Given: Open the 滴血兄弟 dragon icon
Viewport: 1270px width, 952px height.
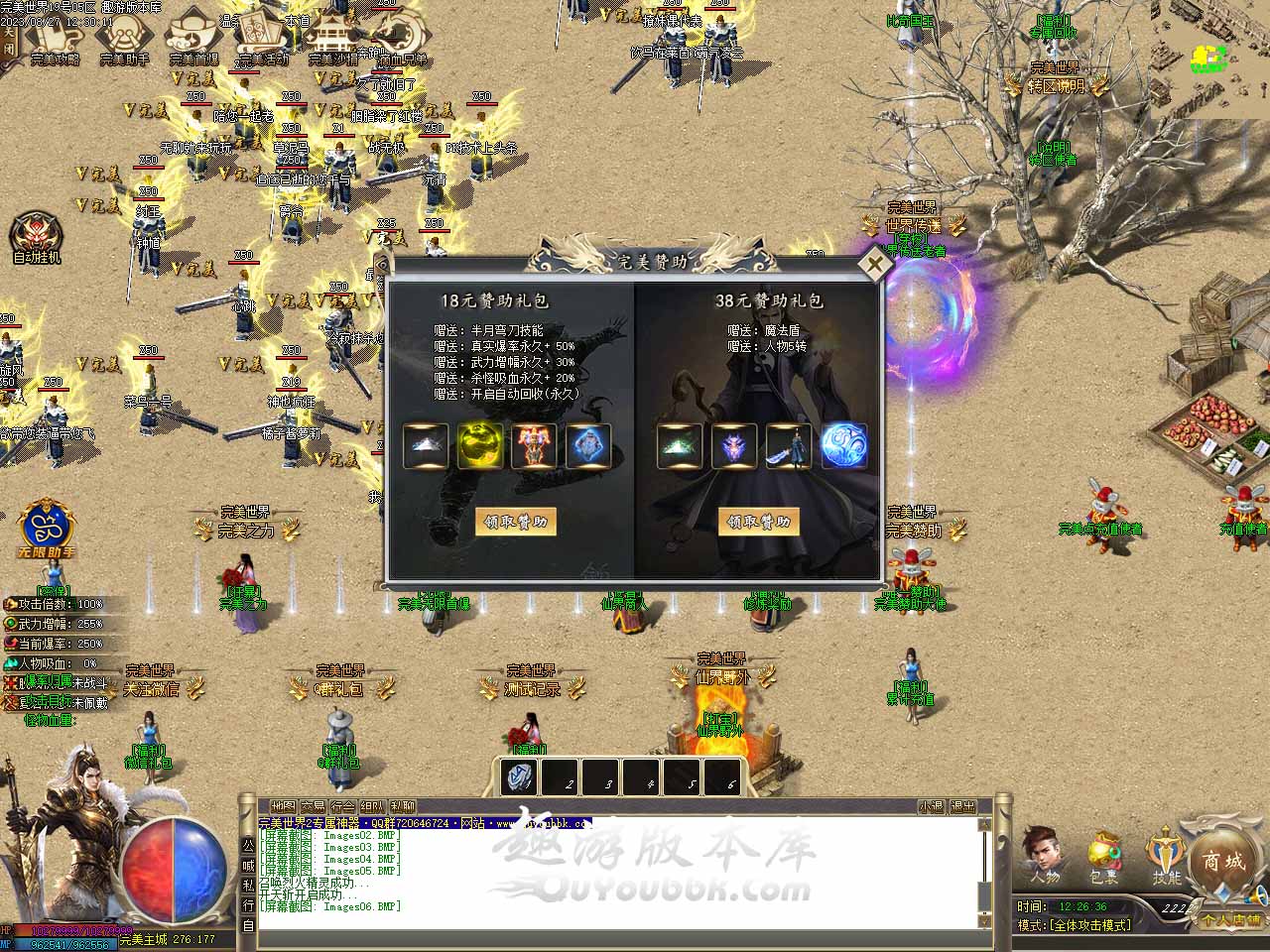Looking at the screenshot, I should click(x=402, y=40).
